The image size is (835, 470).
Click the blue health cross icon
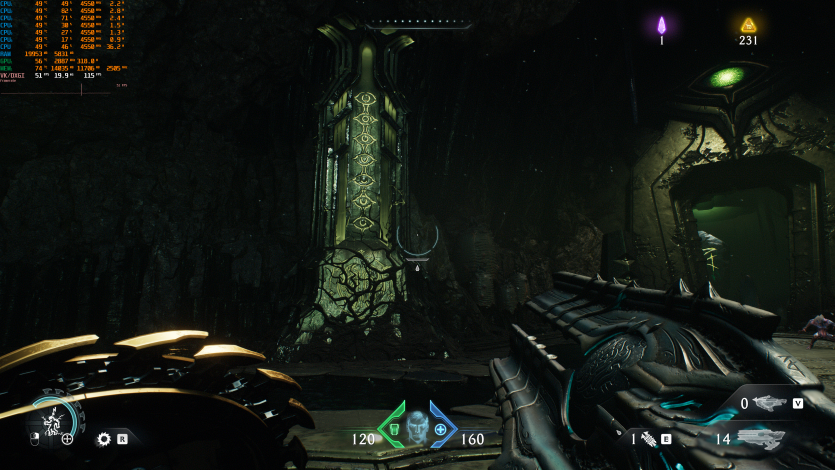coord(440,429)
